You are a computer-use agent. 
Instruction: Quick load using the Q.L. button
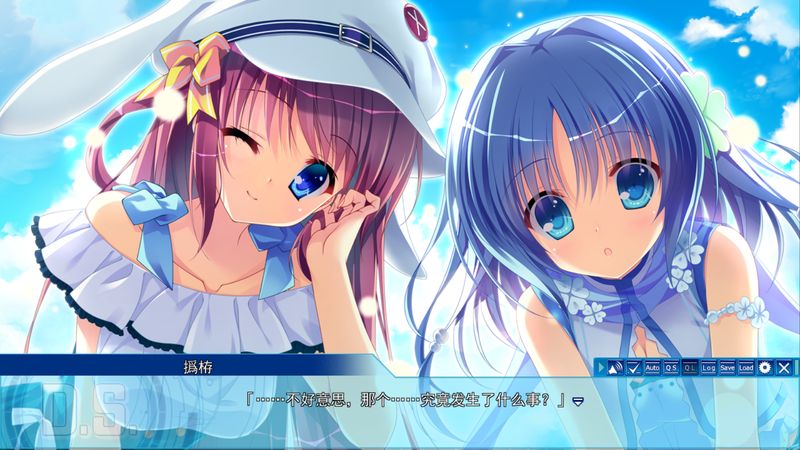690,367
